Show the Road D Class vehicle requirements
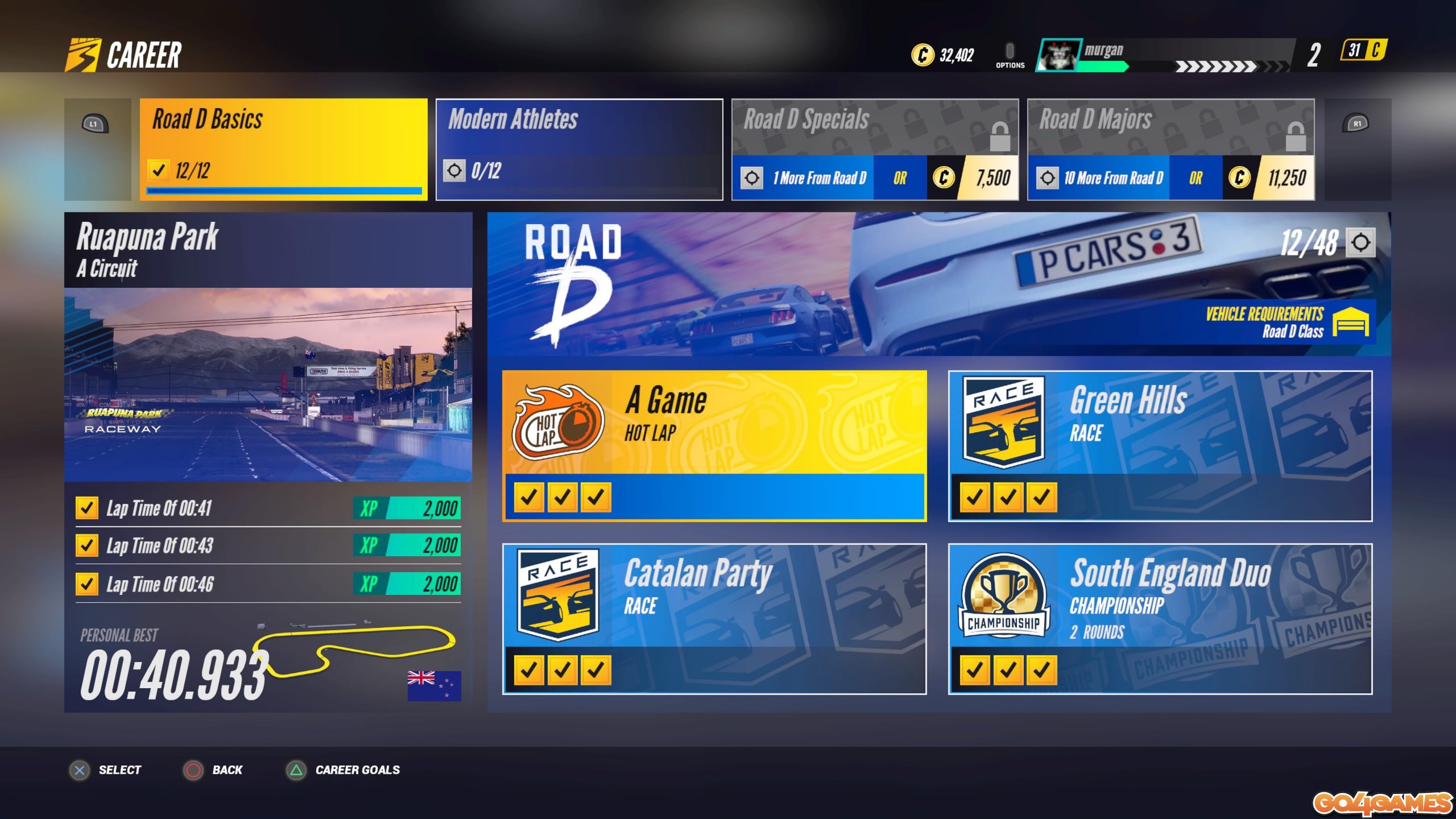The image size is (1456, 819). point(1287,322)
